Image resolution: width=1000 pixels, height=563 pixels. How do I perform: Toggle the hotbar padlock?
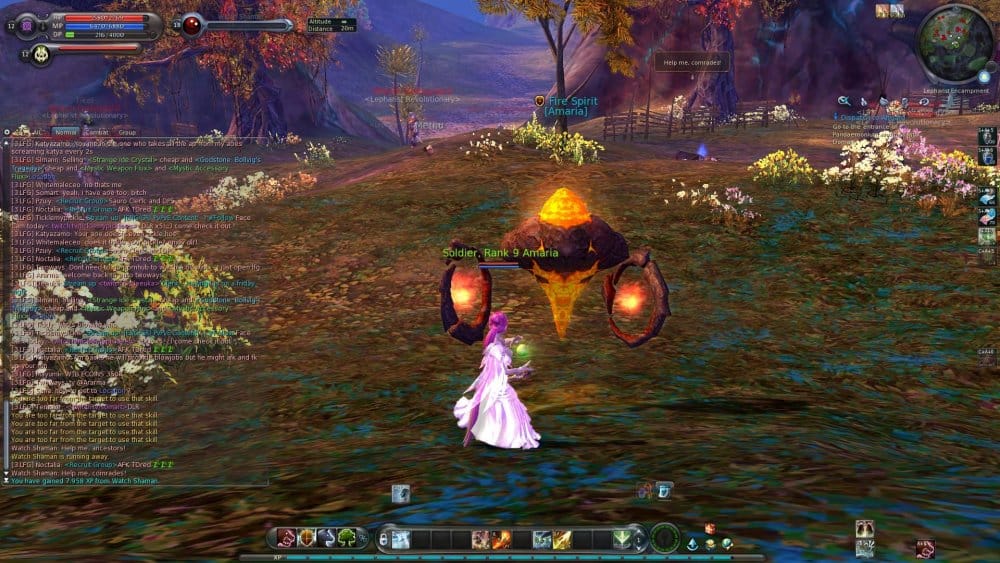pyautogui.click(x=384, y=539)
